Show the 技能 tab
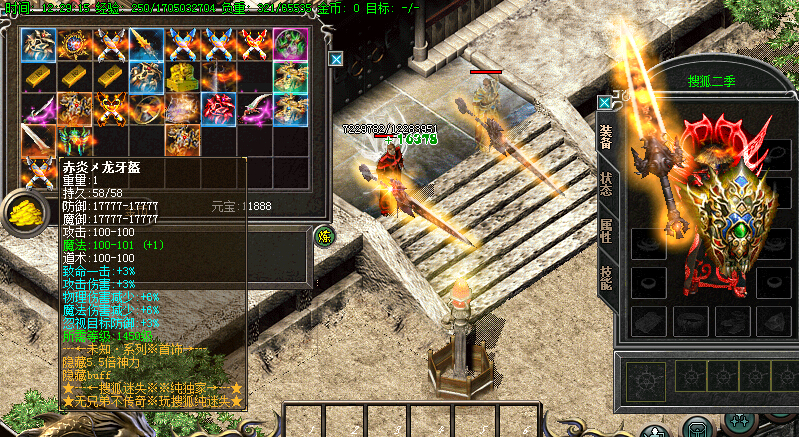The width and height of the screenshot is (799, 437). [x=606, y=277]
